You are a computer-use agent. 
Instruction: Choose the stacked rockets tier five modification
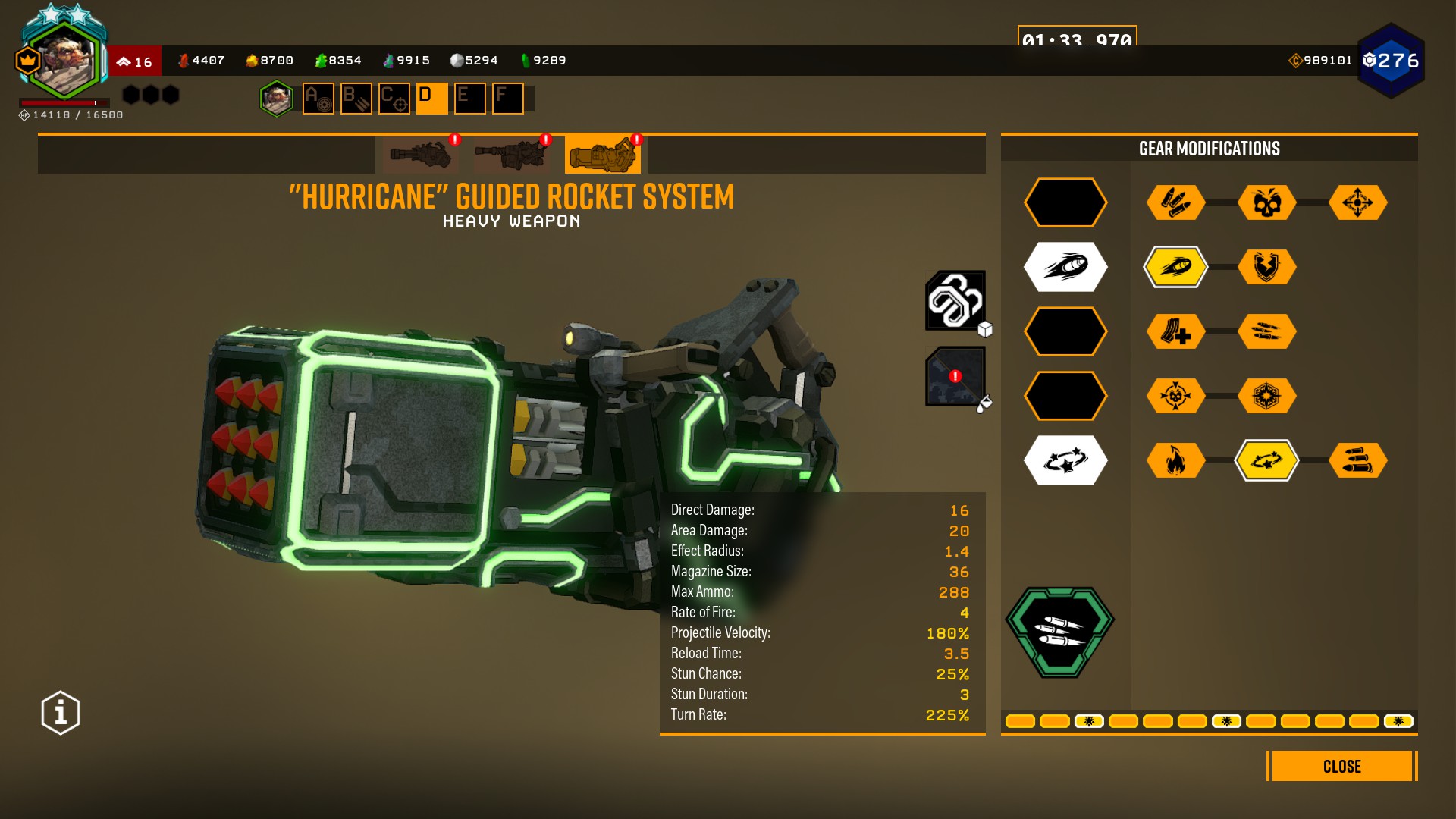click(x=1357, y=460)
